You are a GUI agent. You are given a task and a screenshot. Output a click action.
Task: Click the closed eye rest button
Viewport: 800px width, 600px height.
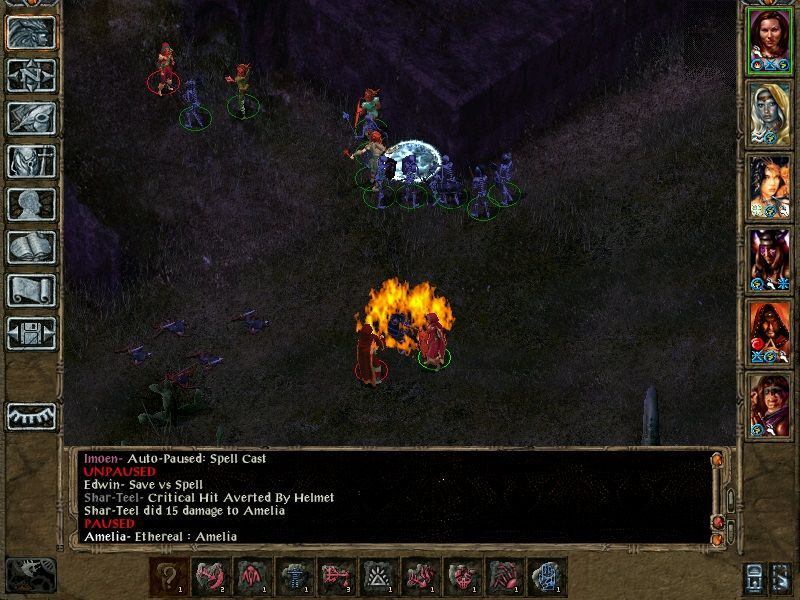31,416
